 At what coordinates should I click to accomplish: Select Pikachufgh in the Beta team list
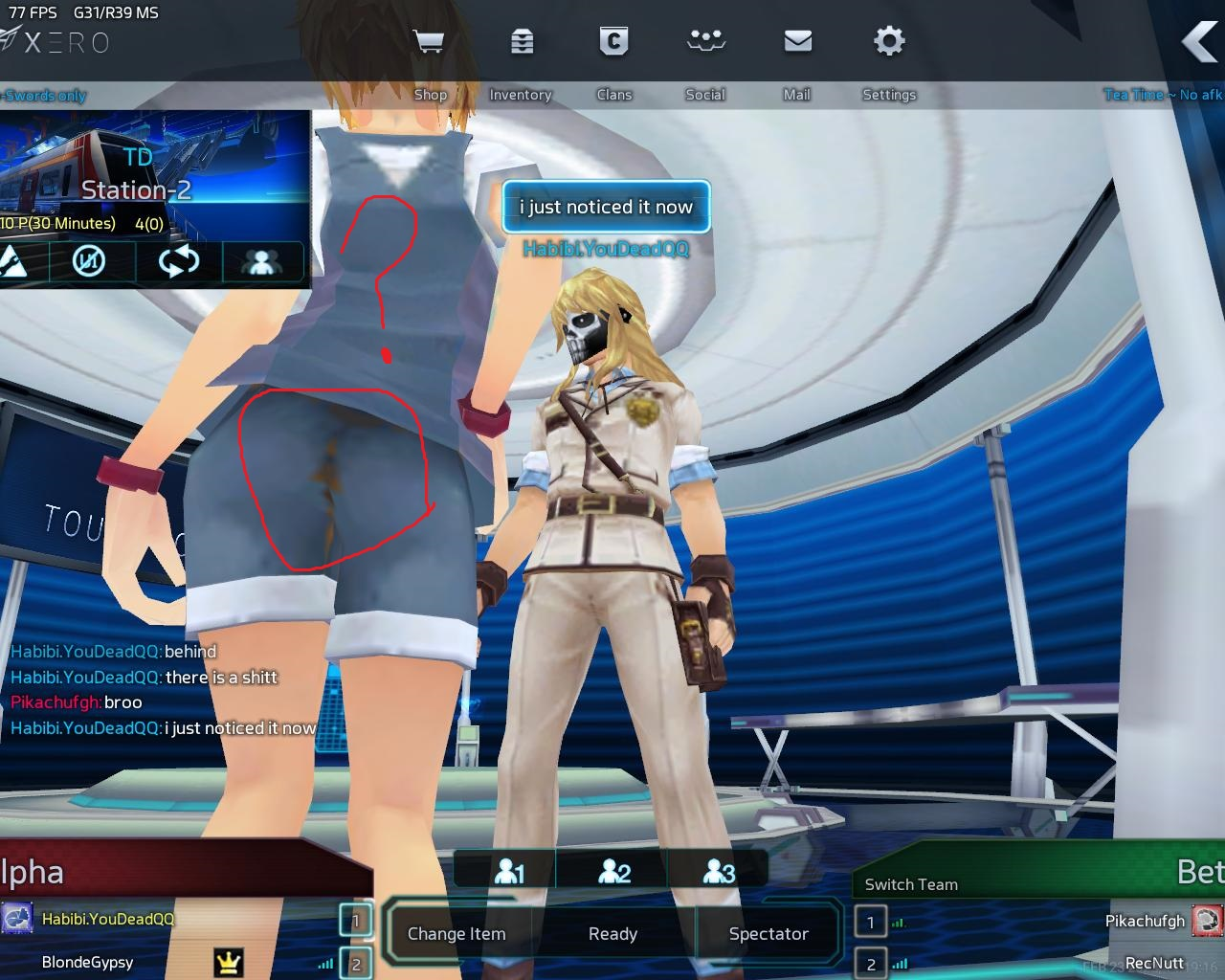pos(1145,921)
